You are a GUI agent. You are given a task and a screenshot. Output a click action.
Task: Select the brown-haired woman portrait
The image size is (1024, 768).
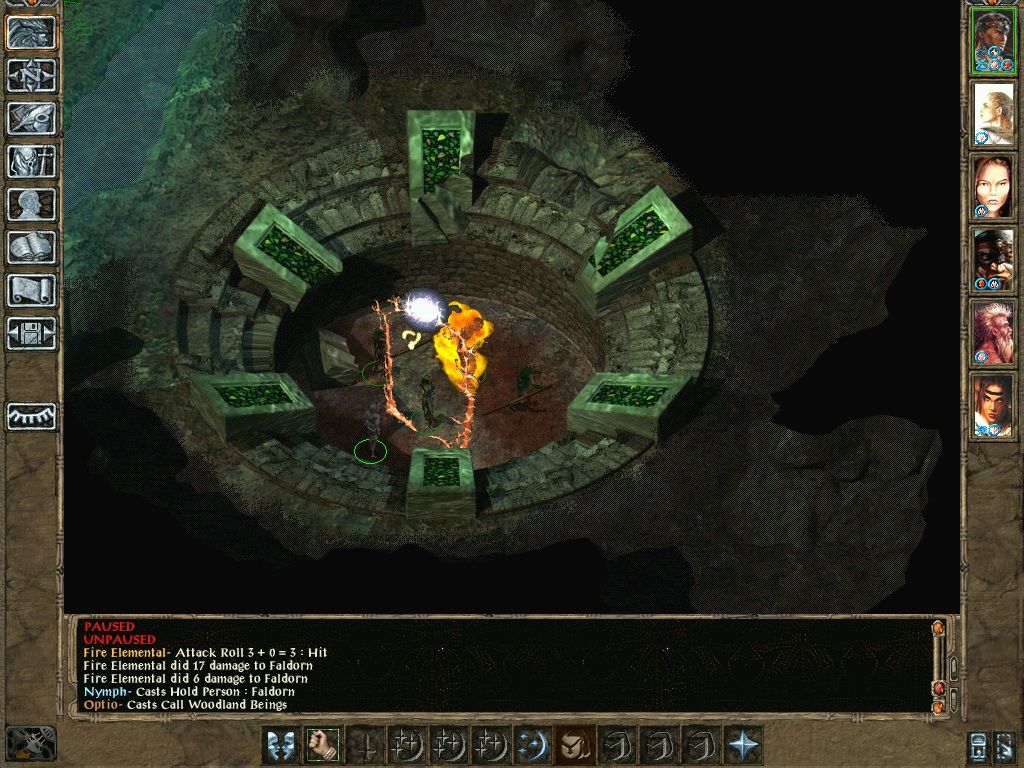[993, 186]
